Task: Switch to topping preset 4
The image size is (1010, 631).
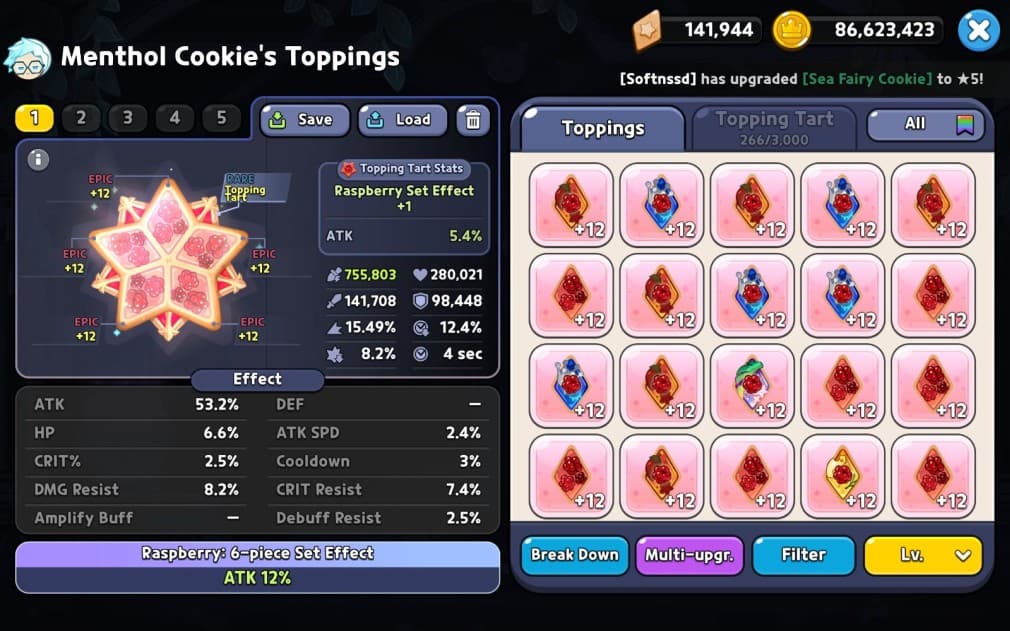Action: pos(175,118)
